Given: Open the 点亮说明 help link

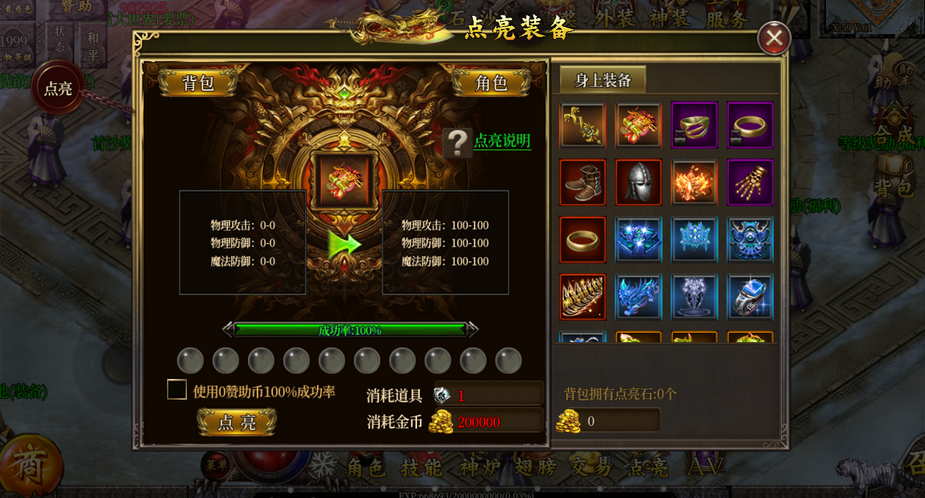Looking at the screenshot, I should click(x=502, y=141).
